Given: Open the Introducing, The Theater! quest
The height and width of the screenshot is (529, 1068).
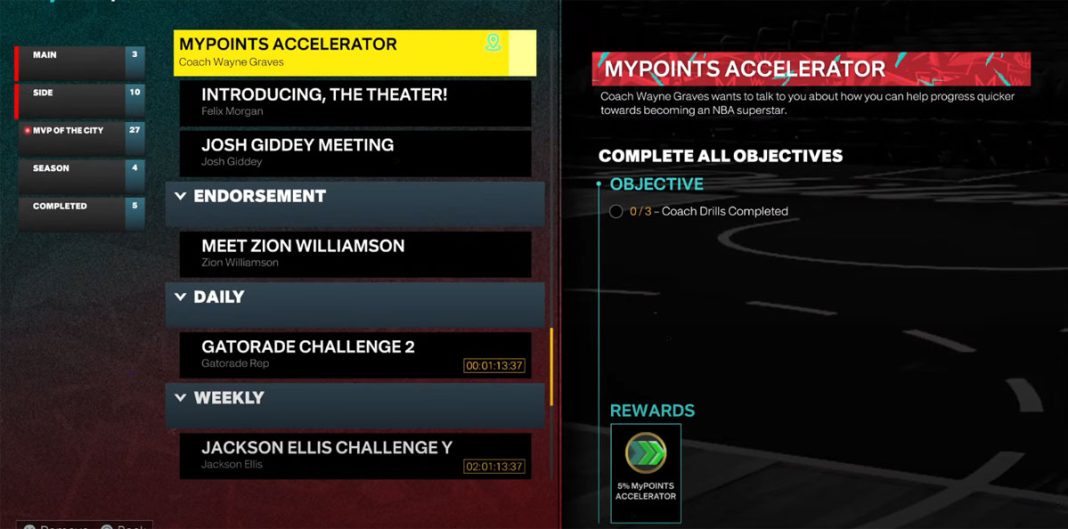Looking at the screenshot, I should [355, 102].
